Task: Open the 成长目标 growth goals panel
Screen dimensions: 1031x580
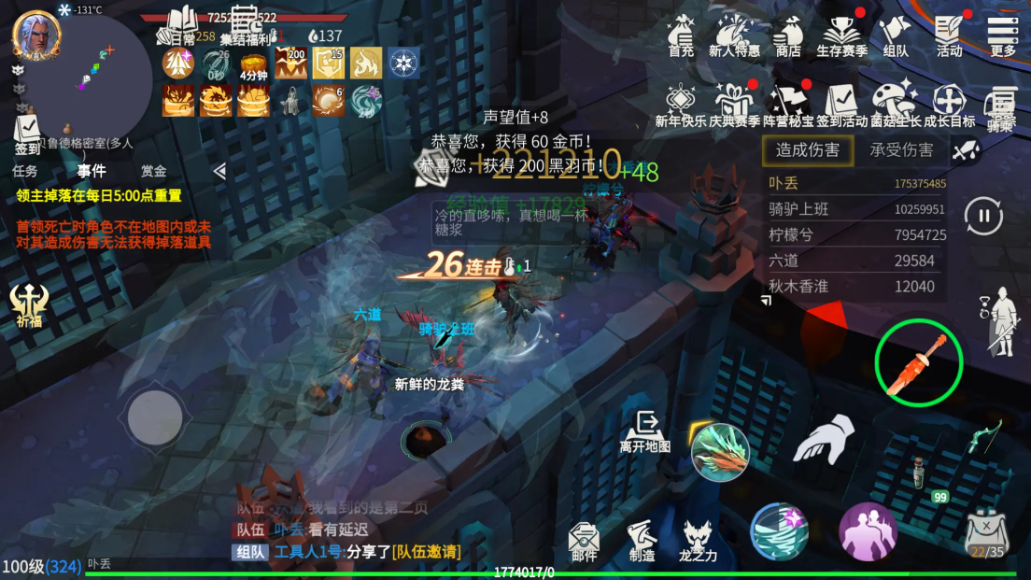Action: (948, 104)
